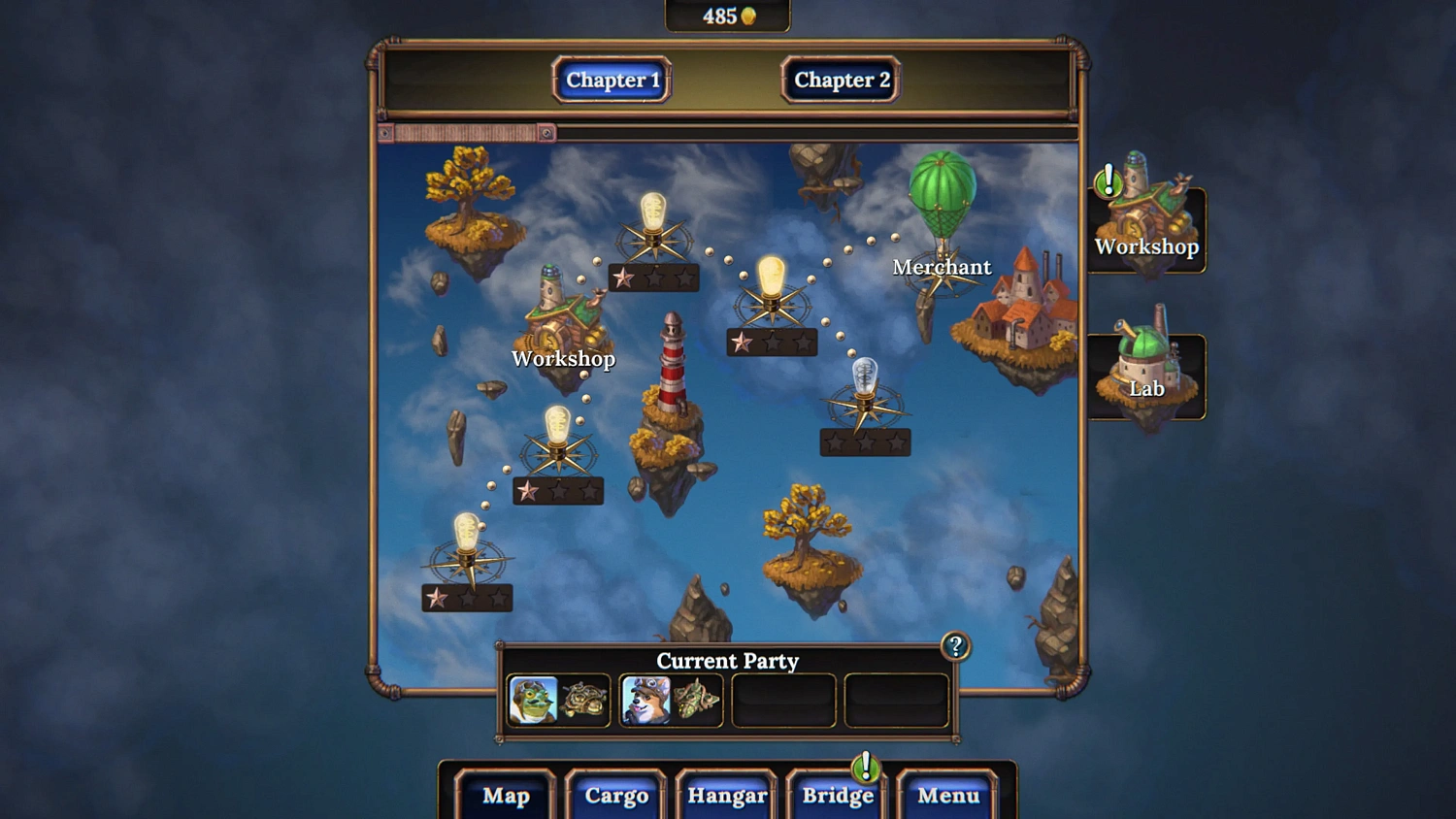Image resolution: width=1456 pixels, height=819 pixels.
Task: Switch to the Chapter 1 tab
Action: [611, 81]
